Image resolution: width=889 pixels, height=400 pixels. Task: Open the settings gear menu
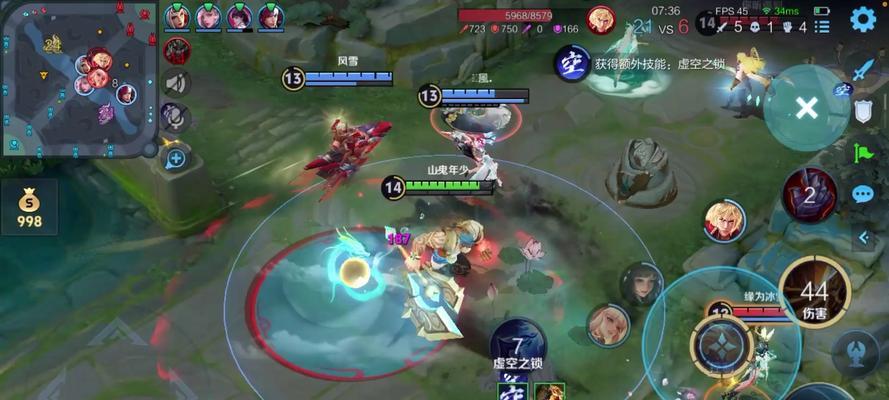(863, 19)
